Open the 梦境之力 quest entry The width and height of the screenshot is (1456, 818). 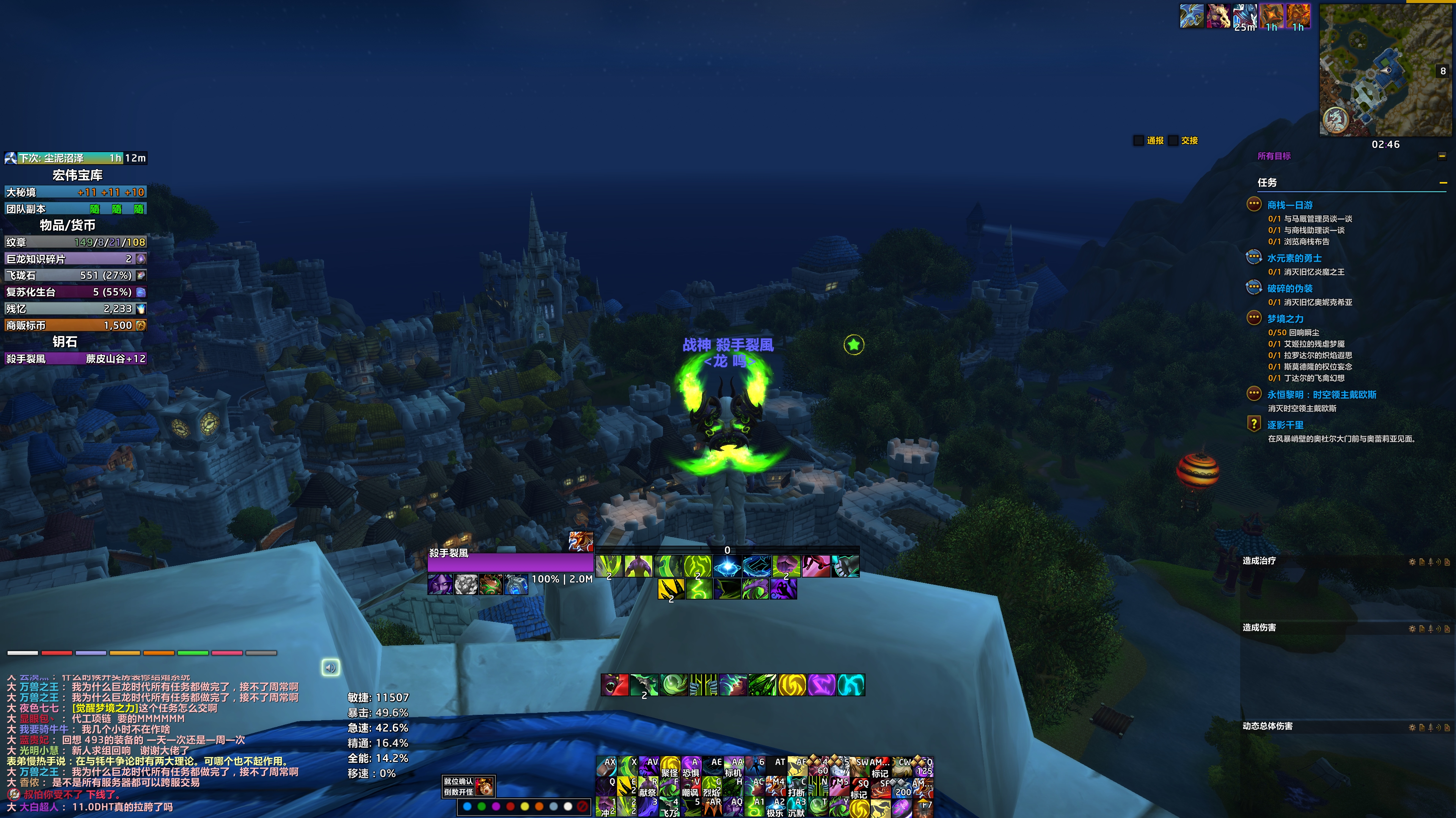coord(1285,319)
